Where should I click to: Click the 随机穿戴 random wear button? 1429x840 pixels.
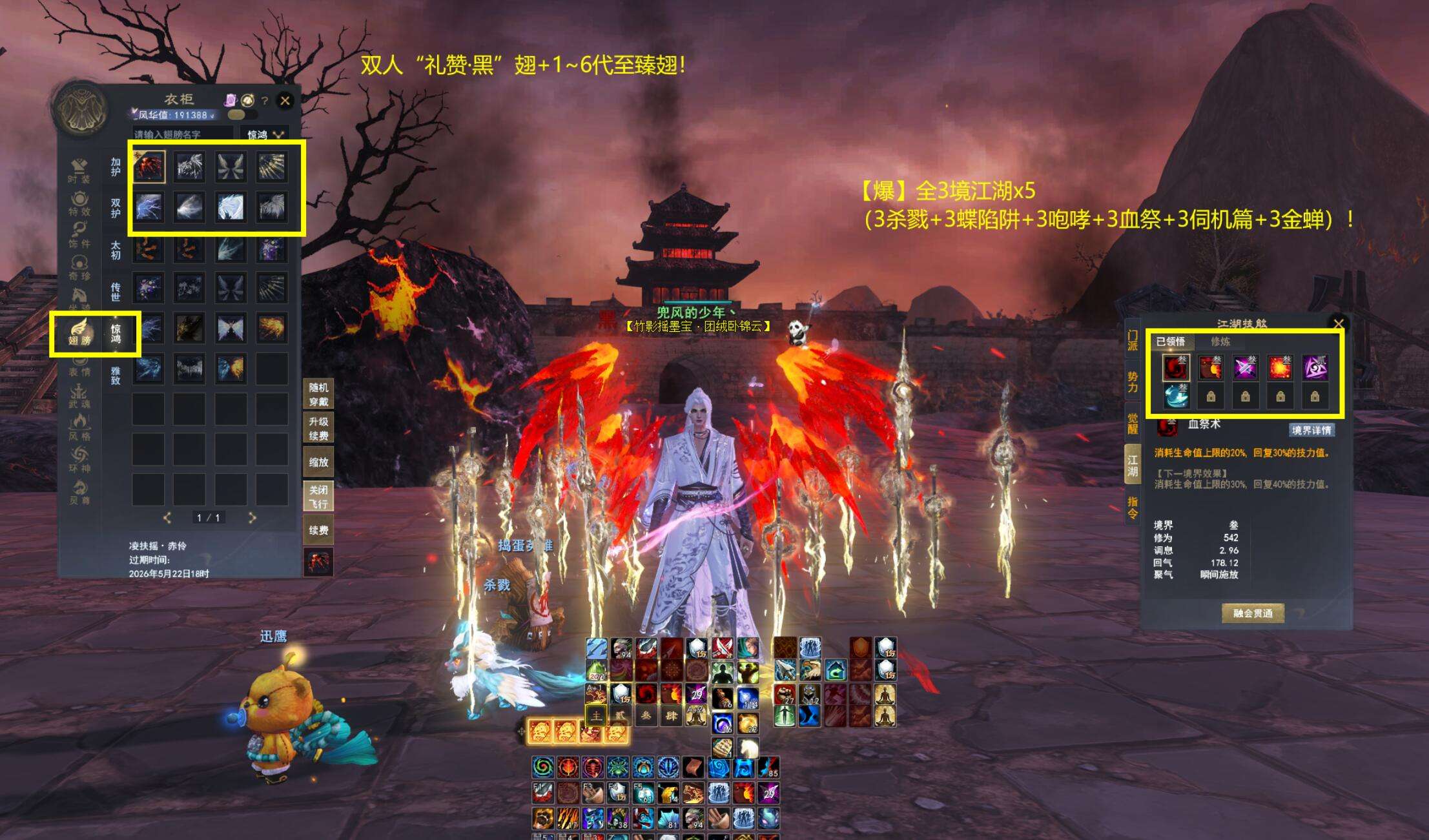[x=318, y=394]
